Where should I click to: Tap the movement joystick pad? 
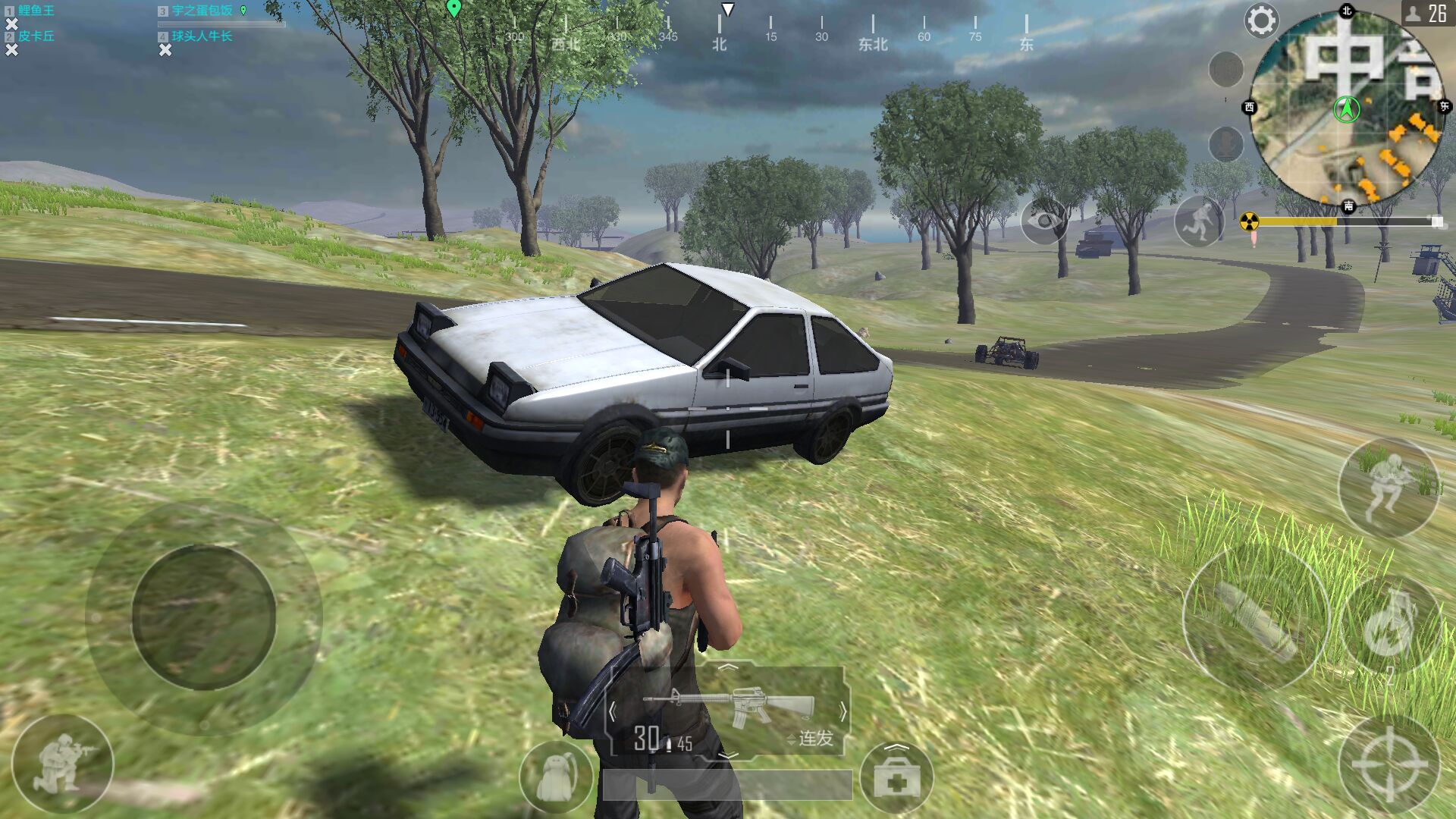tap(203, 617)
